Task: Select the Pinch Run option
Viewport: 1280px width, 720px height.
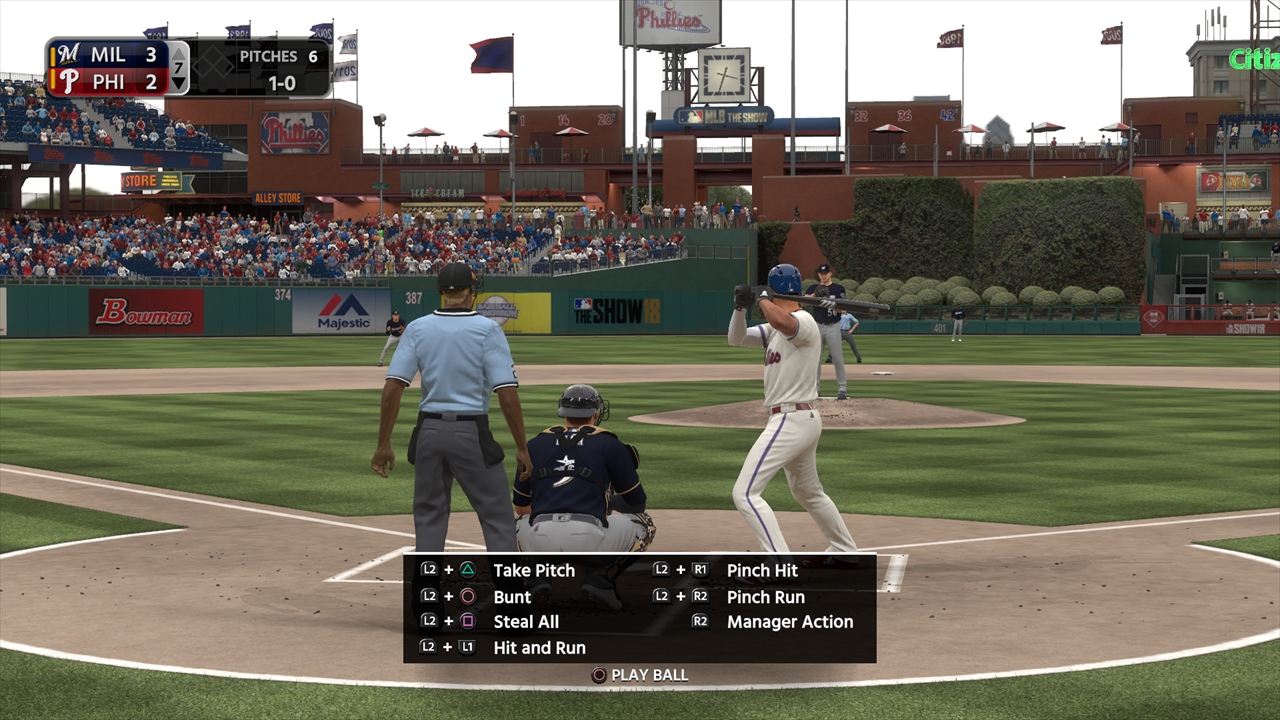Action: [765, 596]
